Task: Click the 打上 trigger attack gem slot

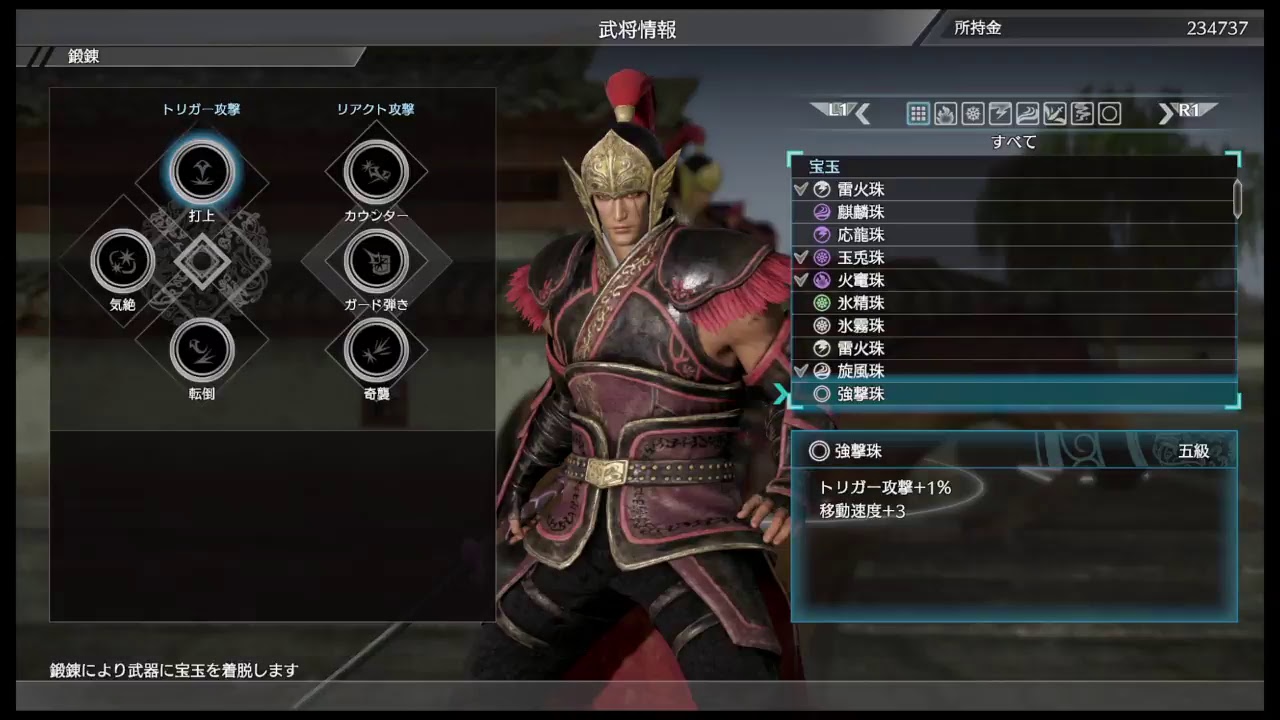Action: (202, 170)
